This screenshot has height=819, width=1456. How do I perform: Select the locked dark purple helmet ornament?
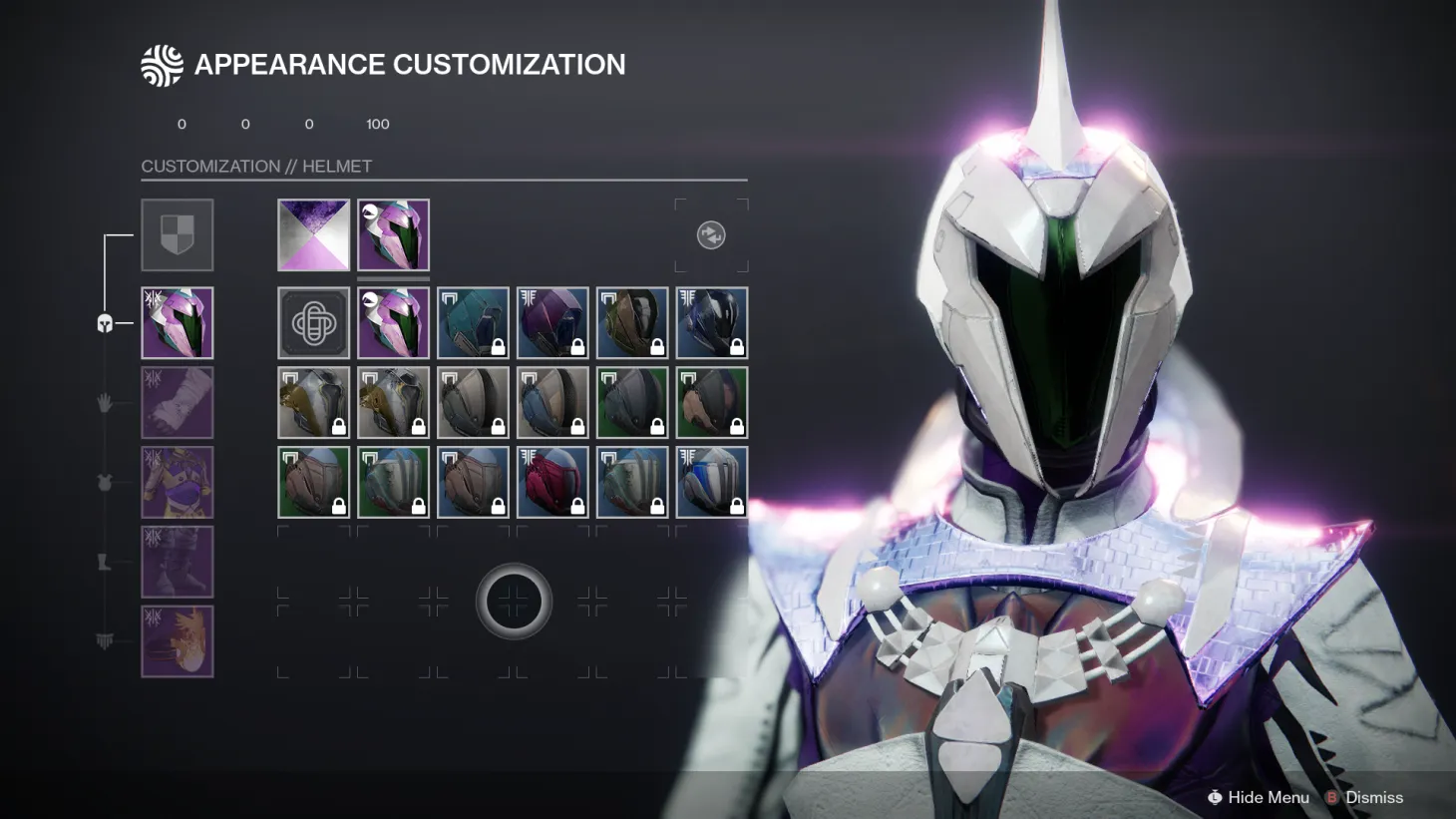[x=552, y=322]
